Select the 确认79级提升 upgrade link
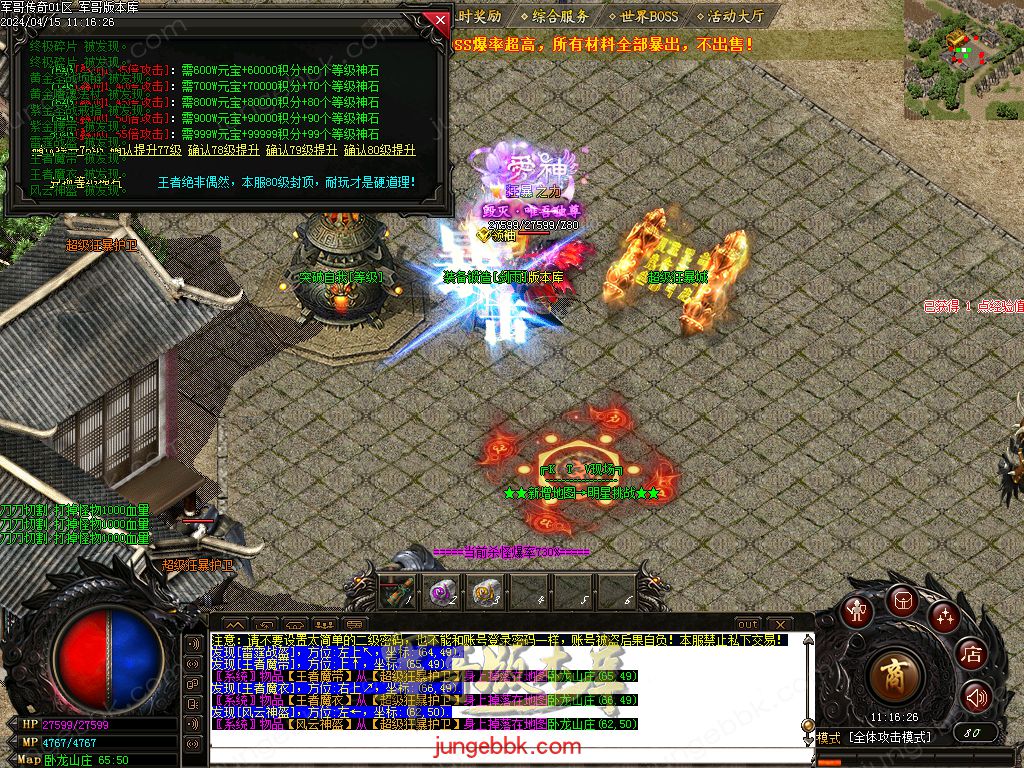This screenshot has width=1024, height=768. 301,151
